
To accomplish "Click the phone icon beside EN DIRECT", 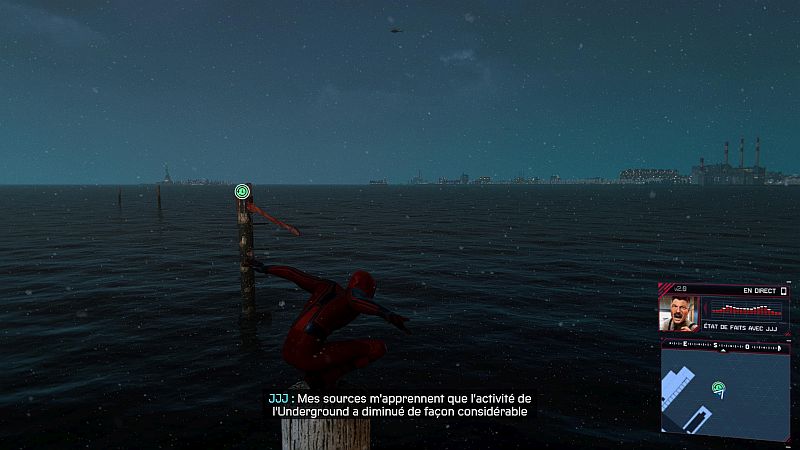I will 785,291.
